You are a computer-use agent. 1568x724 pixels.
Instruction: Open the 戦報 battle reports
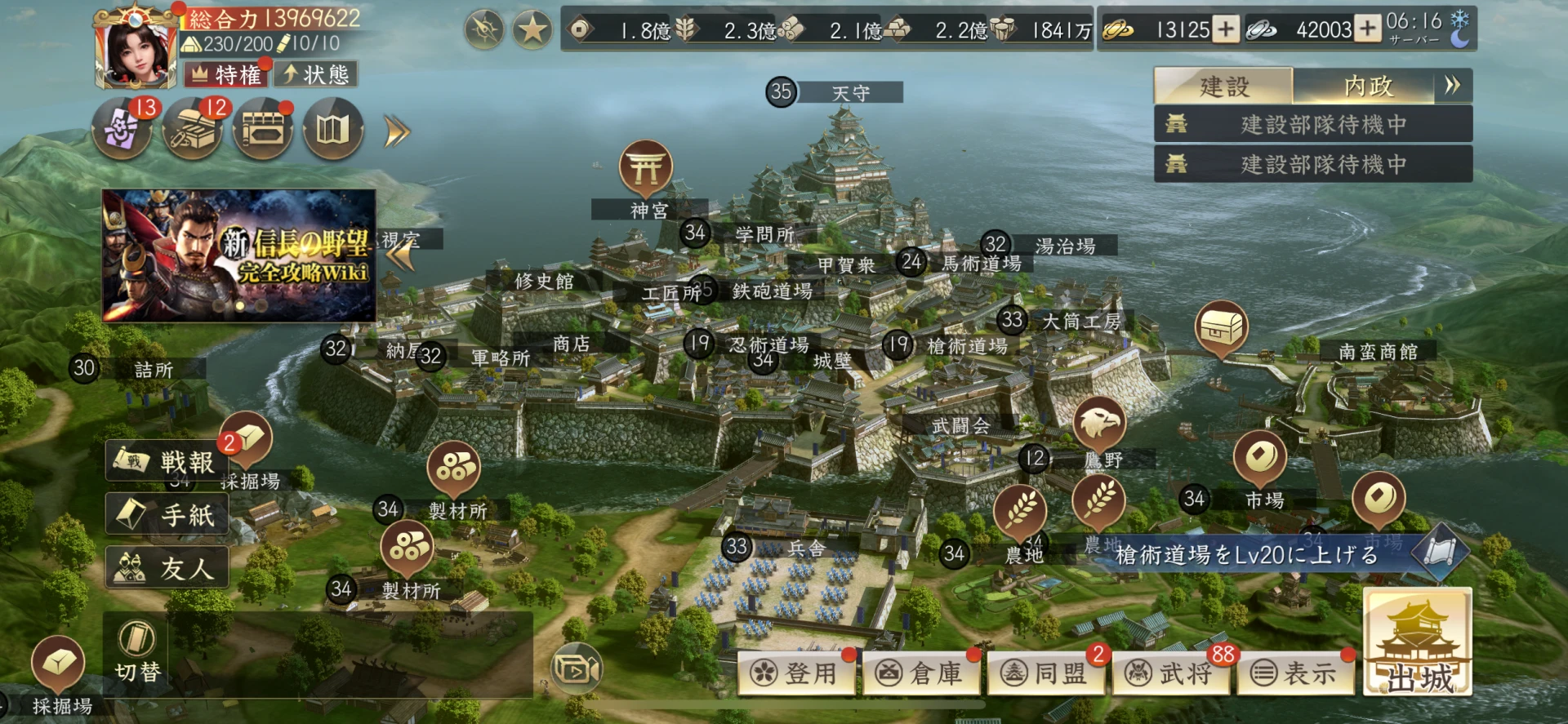[167, 462]
